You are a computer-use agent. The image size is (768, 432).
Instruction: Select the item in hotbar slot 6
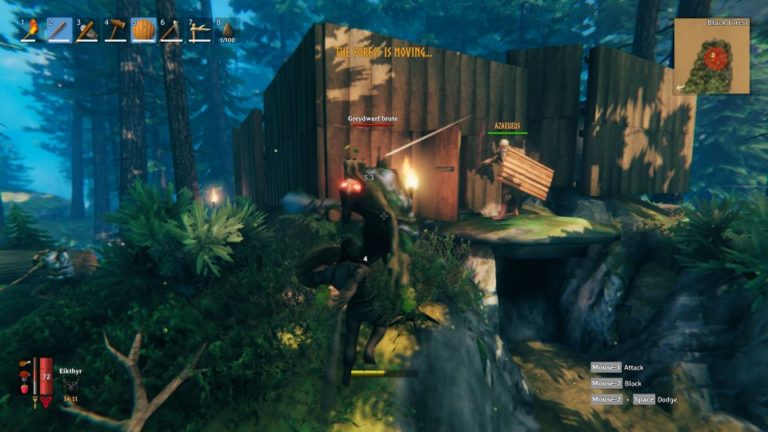tap(172, 31)
